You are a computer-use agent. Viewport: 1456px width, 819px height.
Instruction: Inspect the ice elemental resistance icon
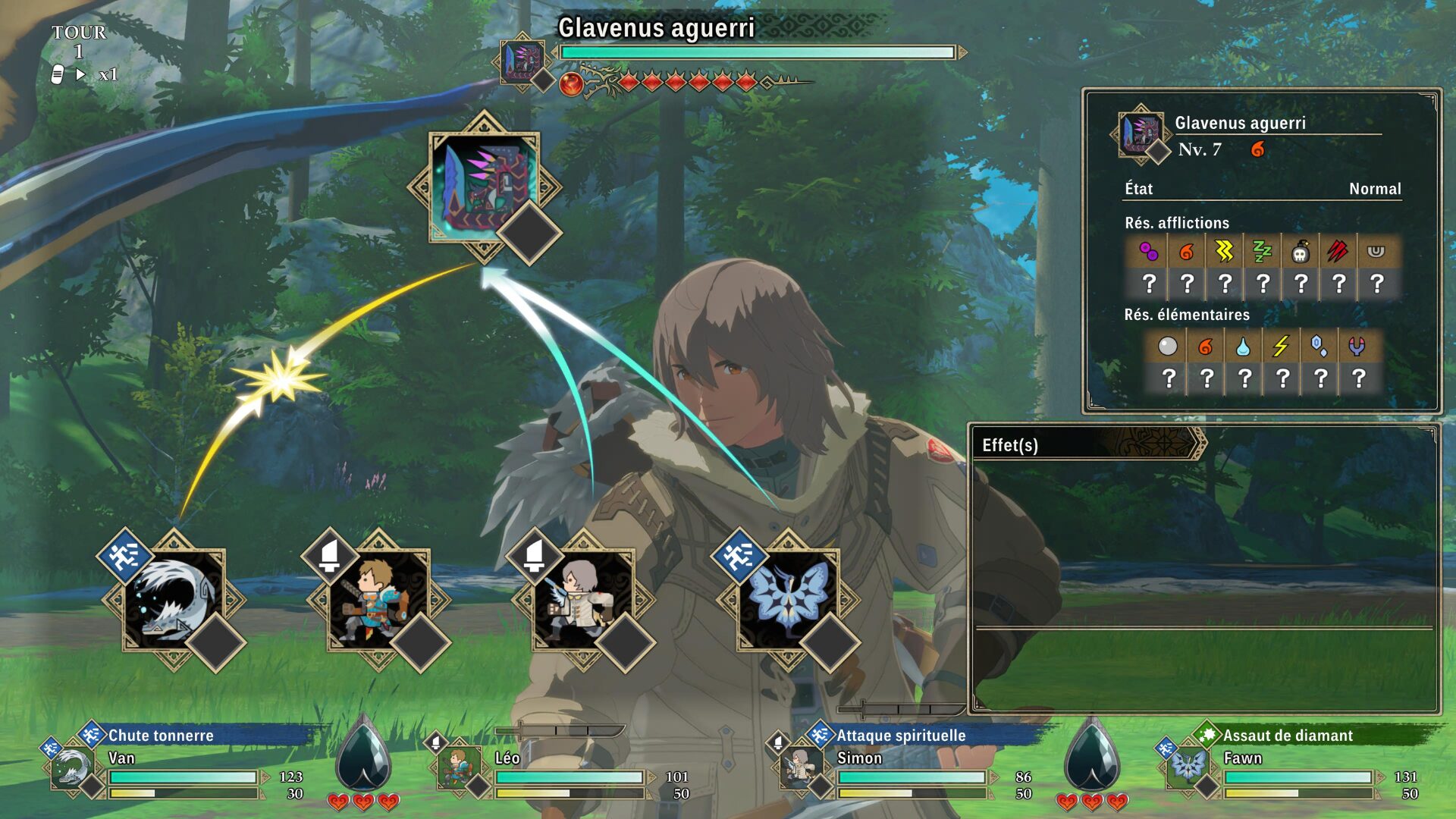point(1319,347)
